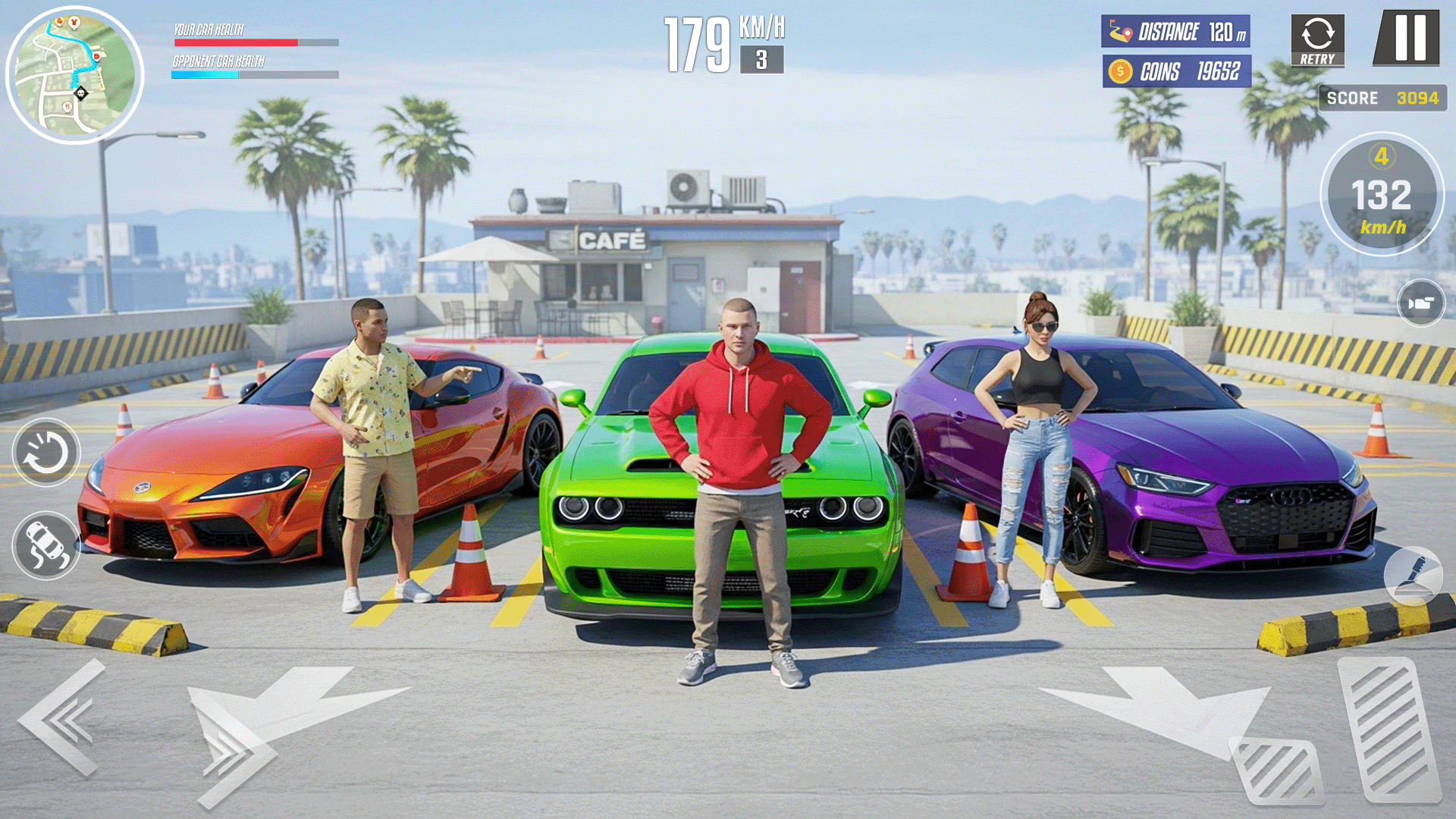The width and height of the screenshot is (1456, 819).
Task: Click the Retry button
Action: pos(1317,40)
